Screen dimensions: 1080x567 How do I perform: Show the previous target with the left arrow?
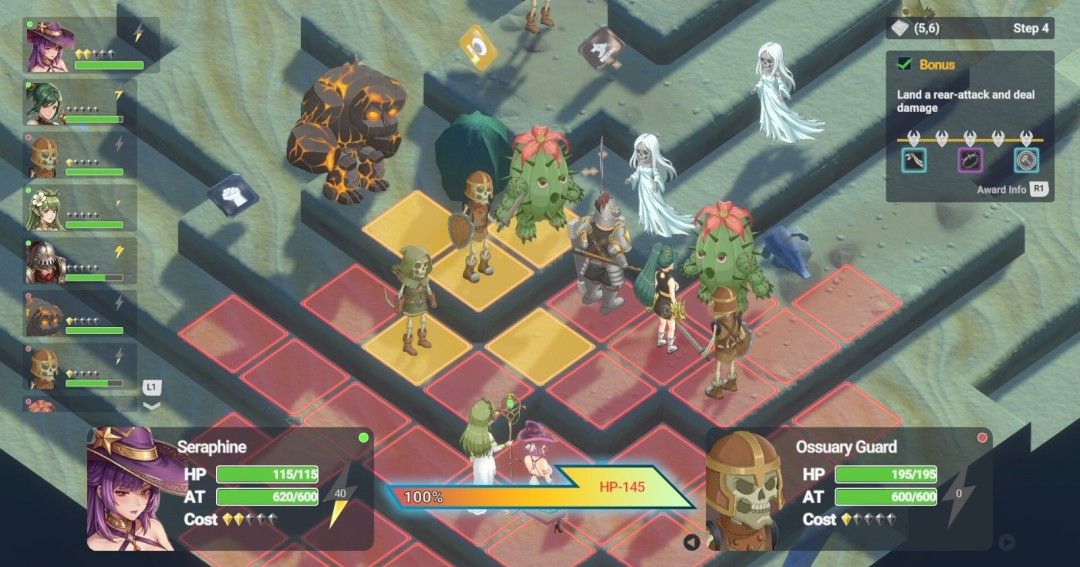click(x=691, y=543)
